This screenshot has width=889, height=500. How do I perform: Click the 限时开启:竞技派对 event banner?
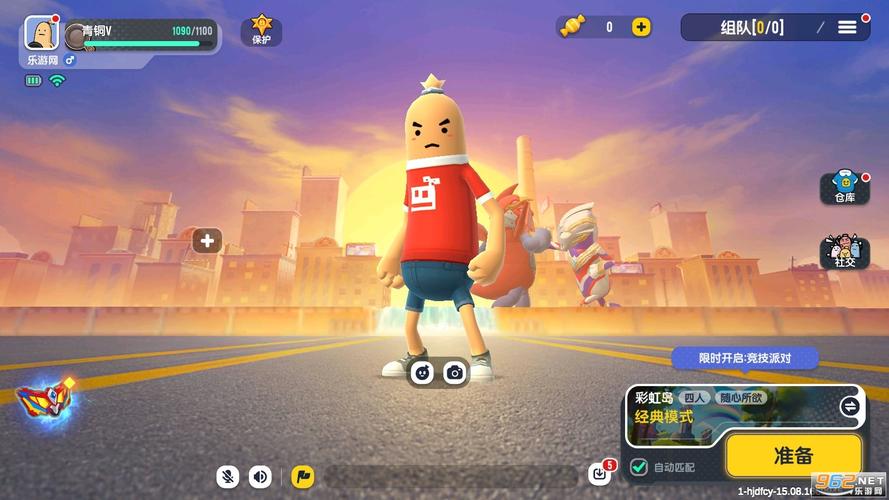(744, 358)
